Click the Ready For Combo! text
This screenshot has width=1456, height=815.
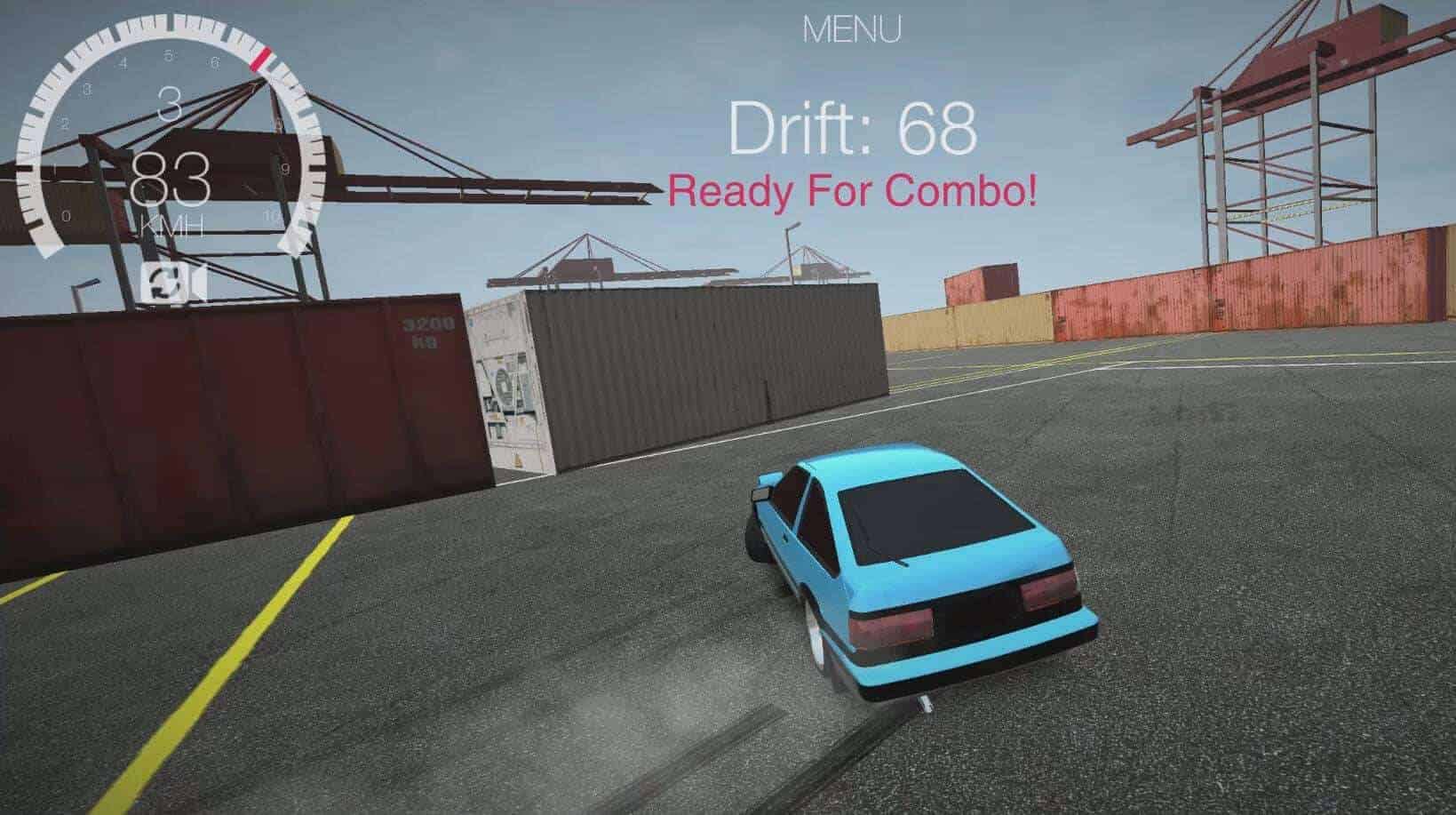pos(855,188)
